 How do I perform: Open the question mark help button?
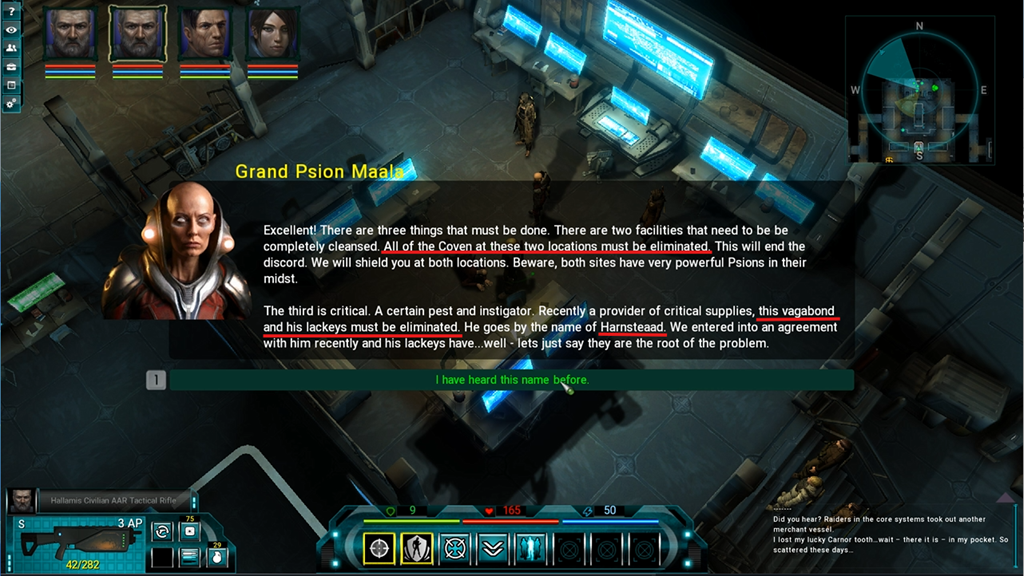(11, 11)
